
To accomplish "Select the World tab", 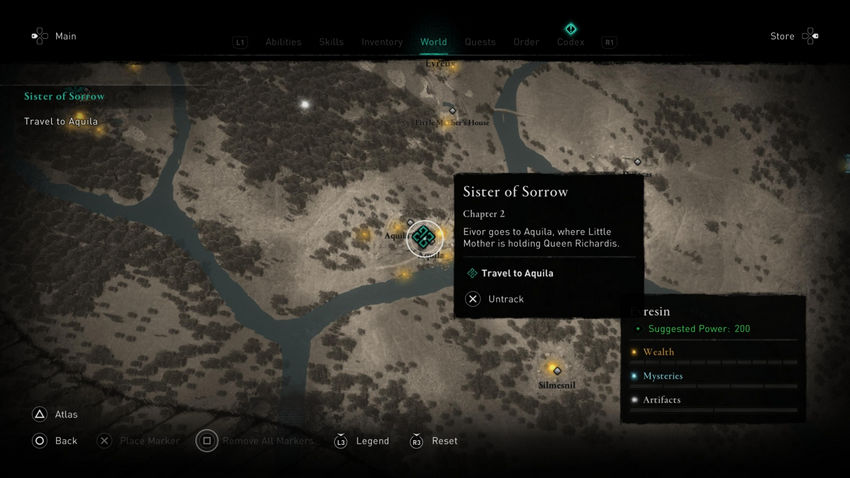I will pyautogui.click(x=433, y=42).
